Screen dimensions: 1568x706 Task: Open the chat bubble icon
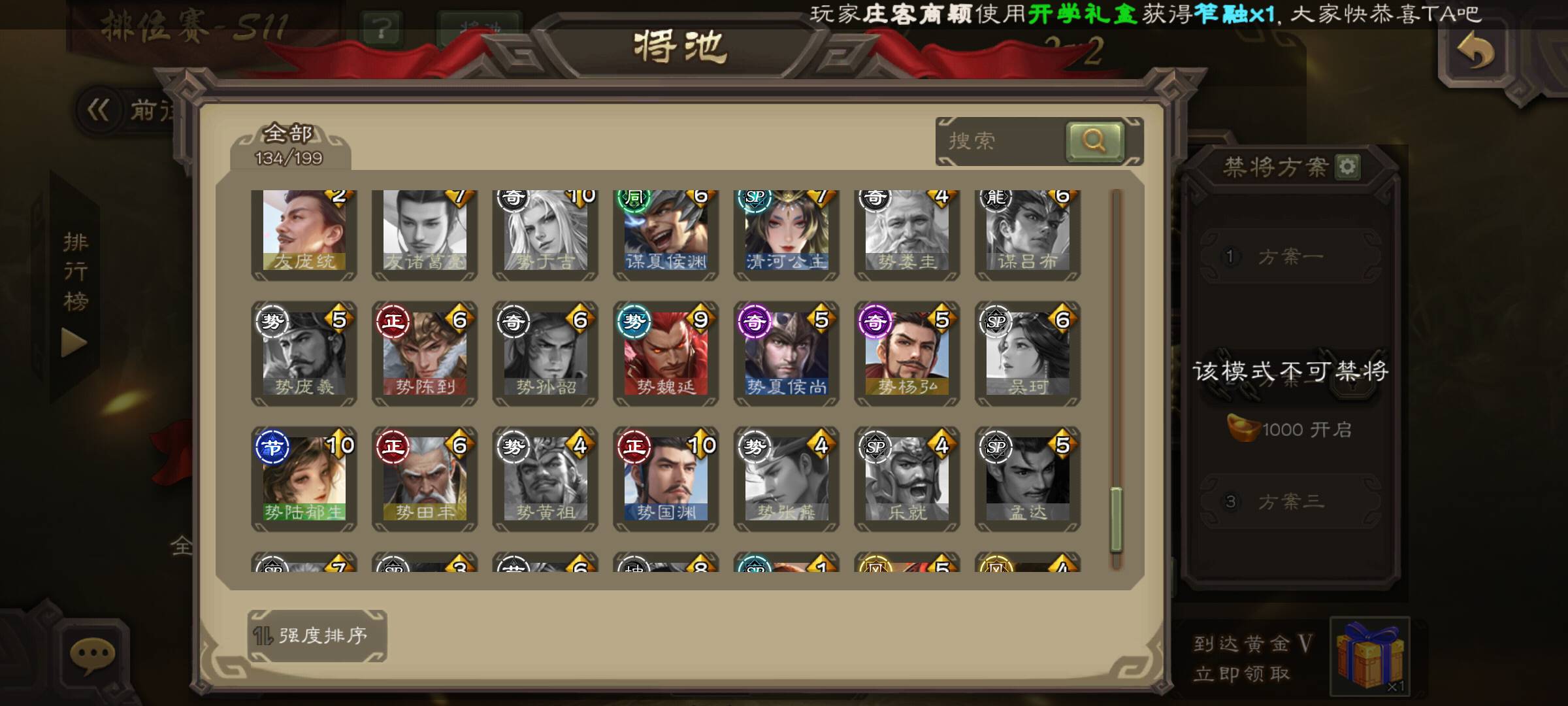click(x=93, y=654)
